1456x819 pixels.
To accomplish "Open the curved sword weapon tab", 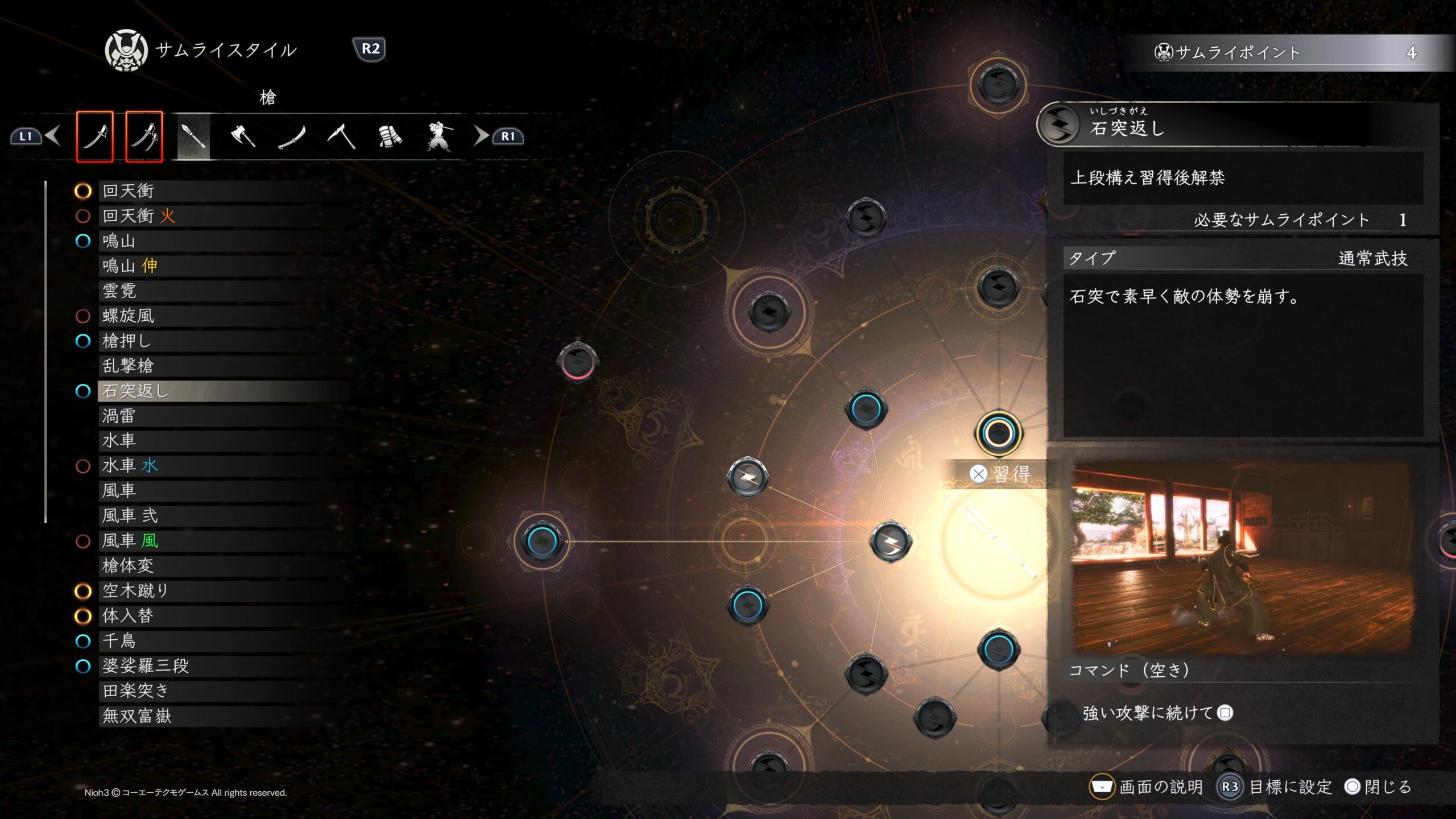I will point(292,136).
